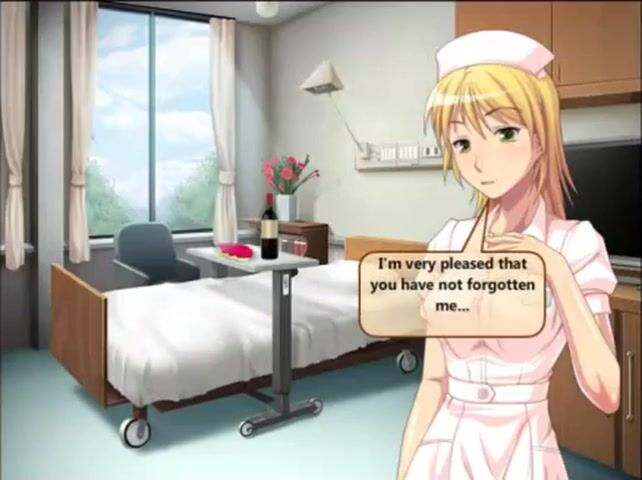Click the nurse's speech bubble to continue

click(453, 291)
